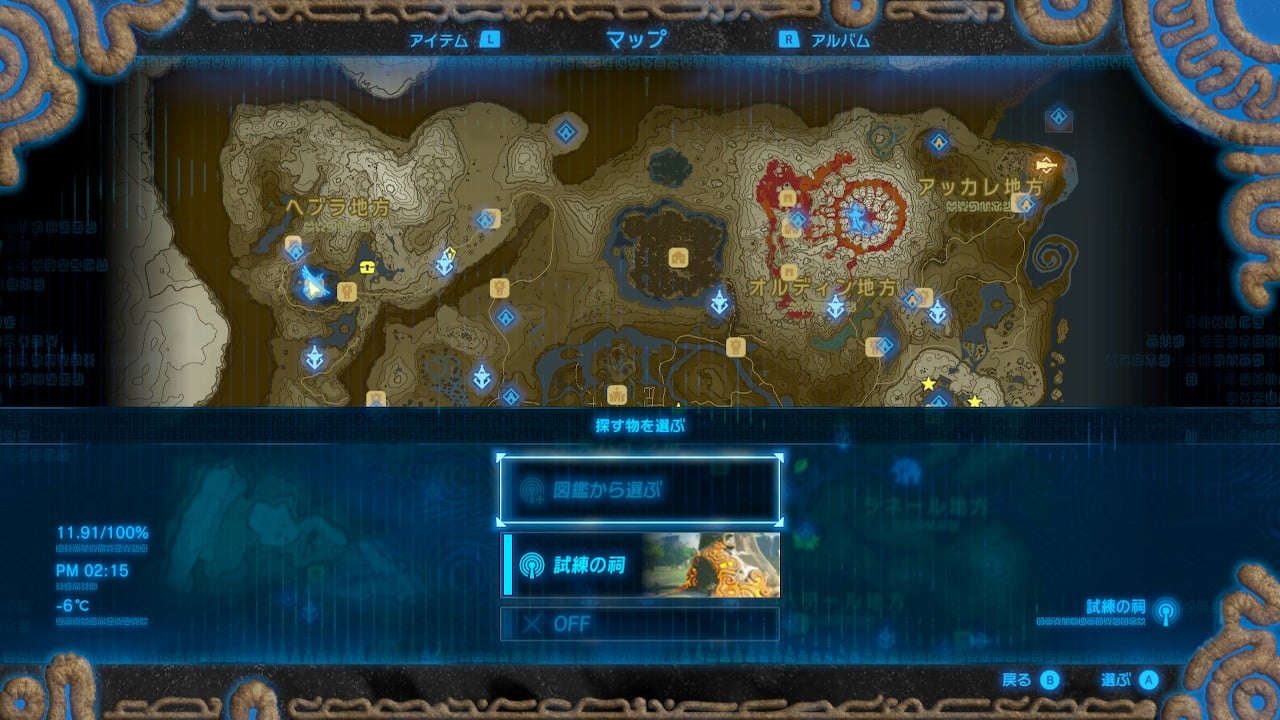1280x720 pixels.
Task: Switch to the アルバム tab
Action: (842, 41)
